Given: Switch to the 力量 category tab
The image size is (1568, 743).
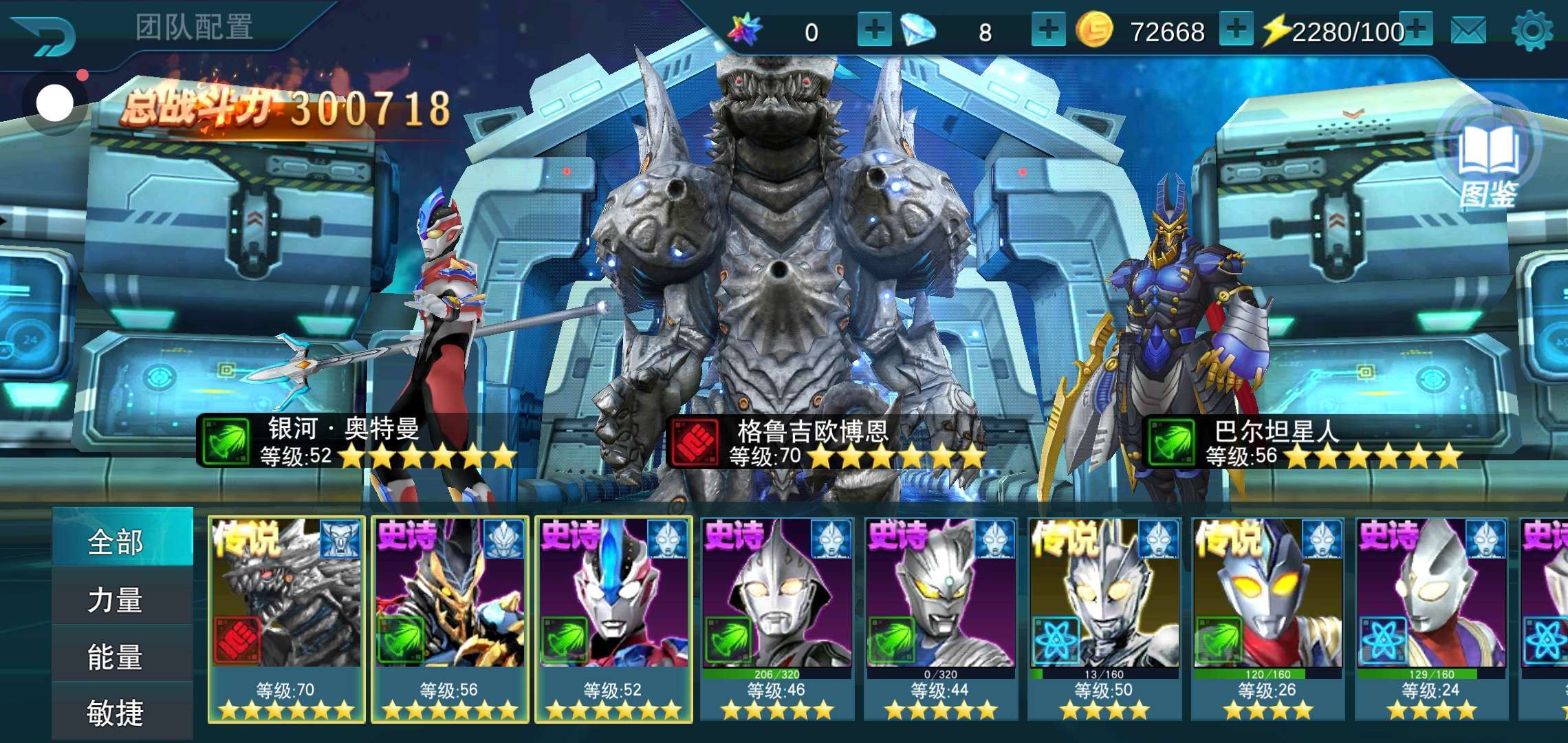Looking at the screenshot, I should 116,599.
